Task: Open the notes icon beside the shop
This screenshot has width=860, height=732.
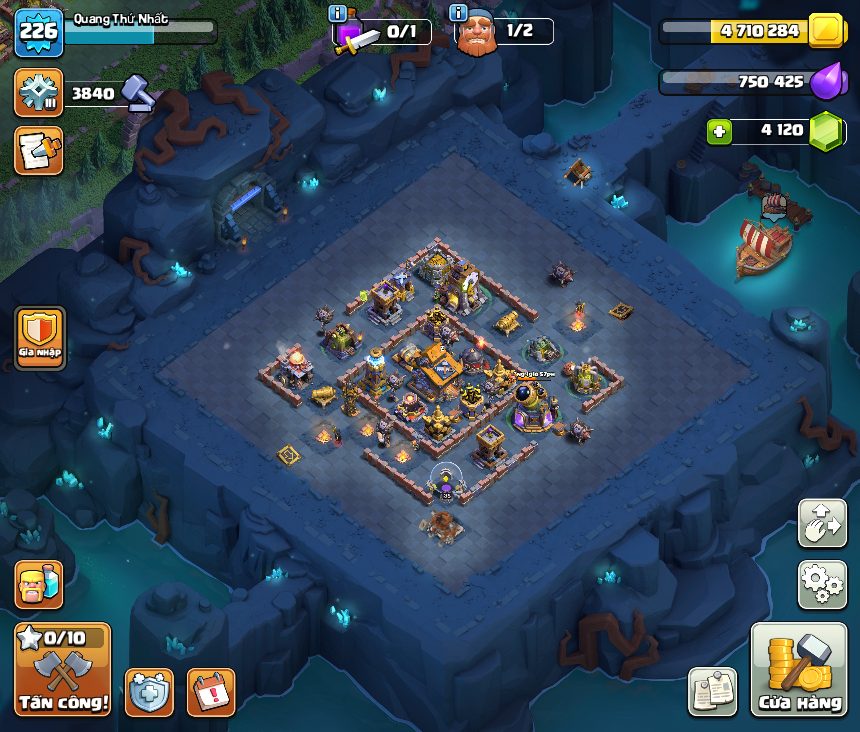Action: pyautogui.click(x=712, y=692)
